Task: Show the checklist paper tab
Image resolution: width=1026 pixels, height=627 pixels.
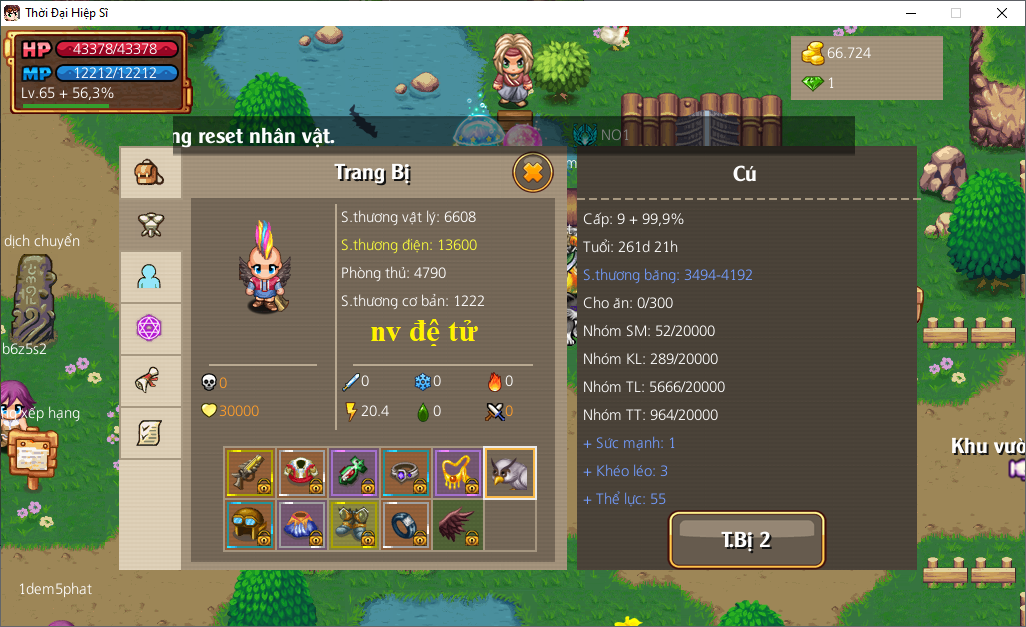Action: (150, 433)
